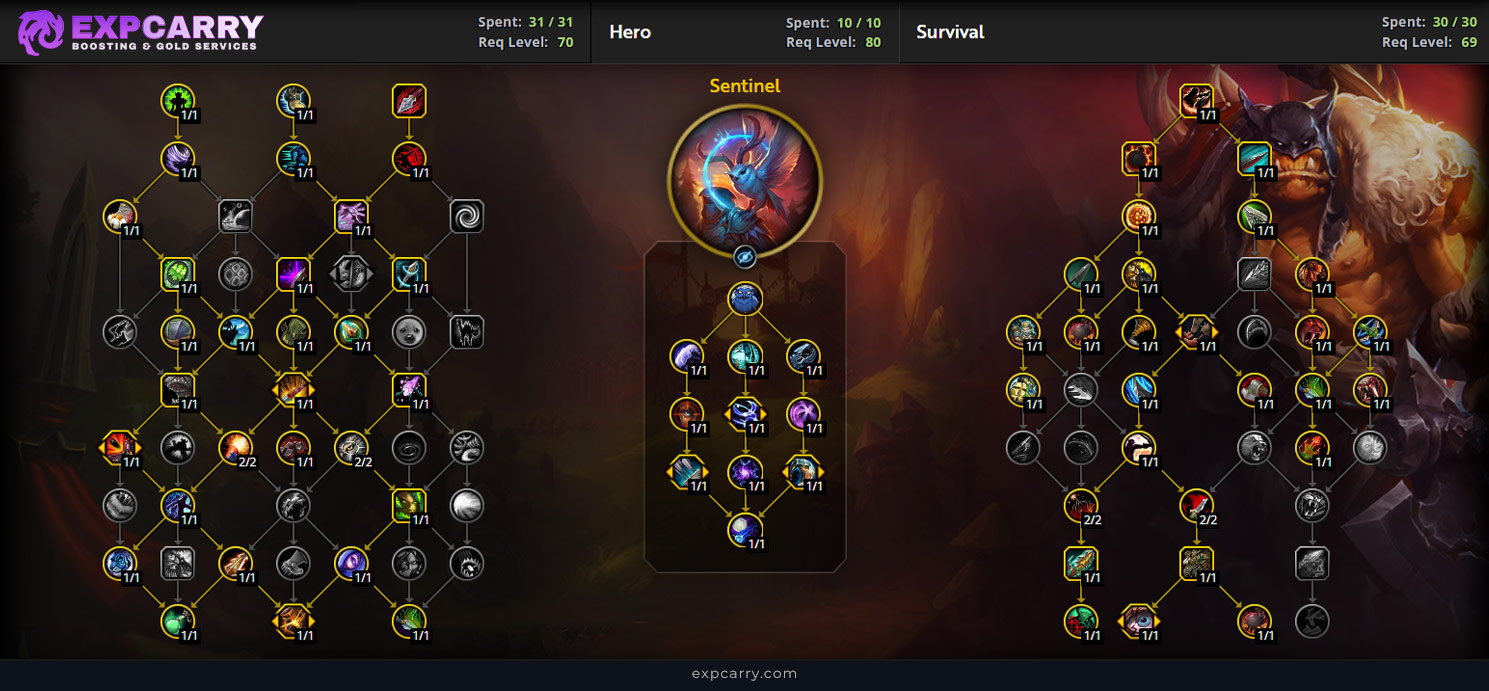
Task: Select the grey moon landscape talent node
Action: click(467, 505)
